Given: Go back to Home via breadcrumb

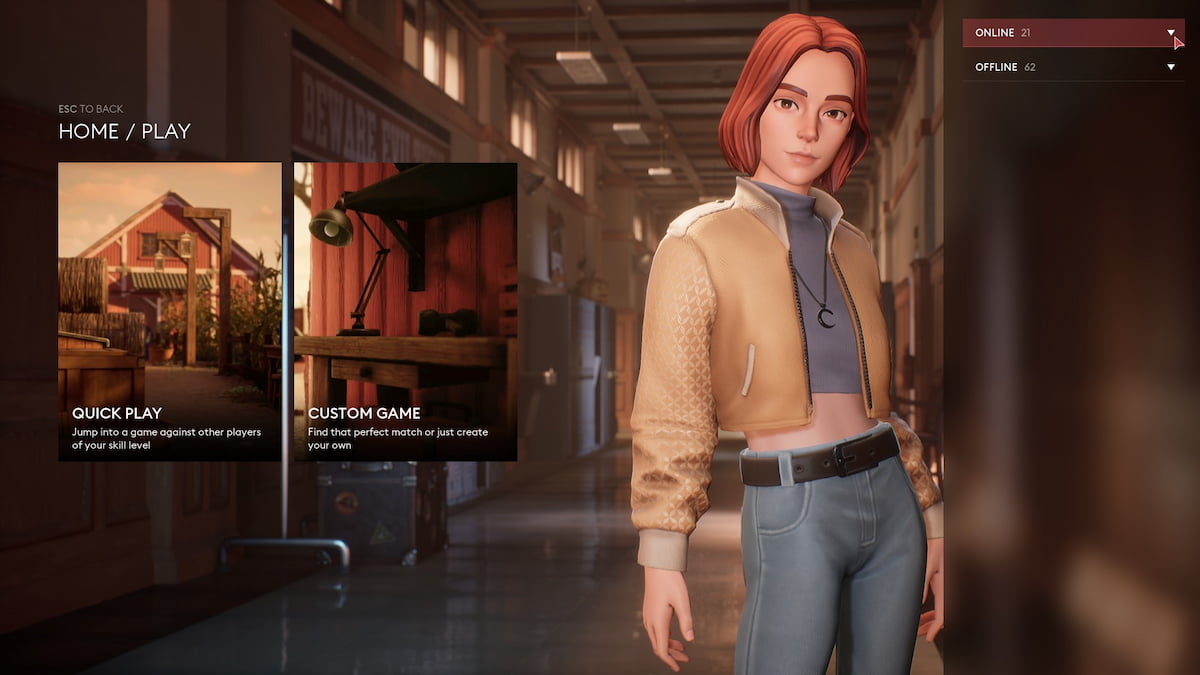Looking at the screenshot, I should [87, 131].
